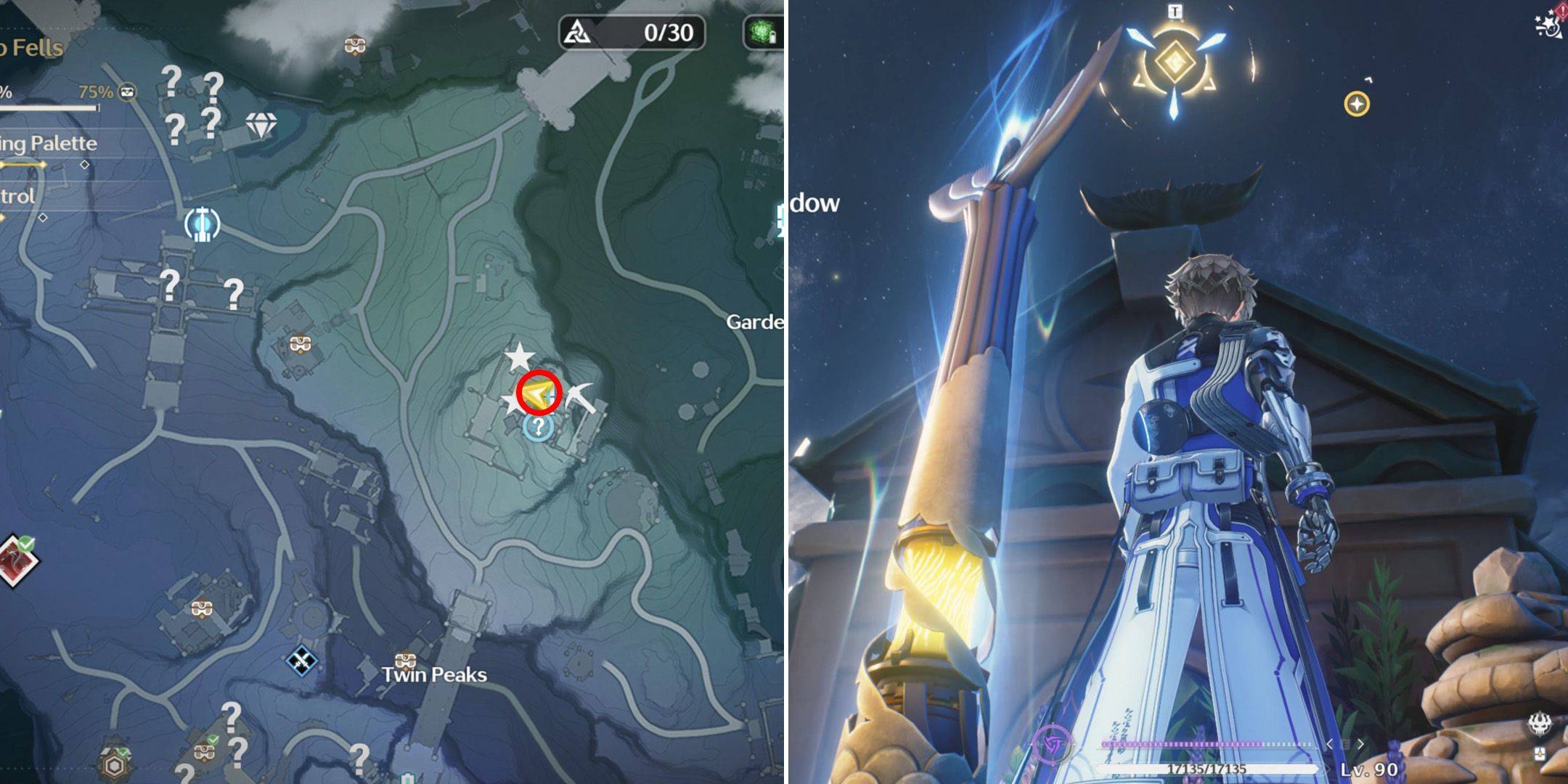The image size is (1568, 784).
Task: Select the blue circled question mark marker
Action: click(538, 427)
